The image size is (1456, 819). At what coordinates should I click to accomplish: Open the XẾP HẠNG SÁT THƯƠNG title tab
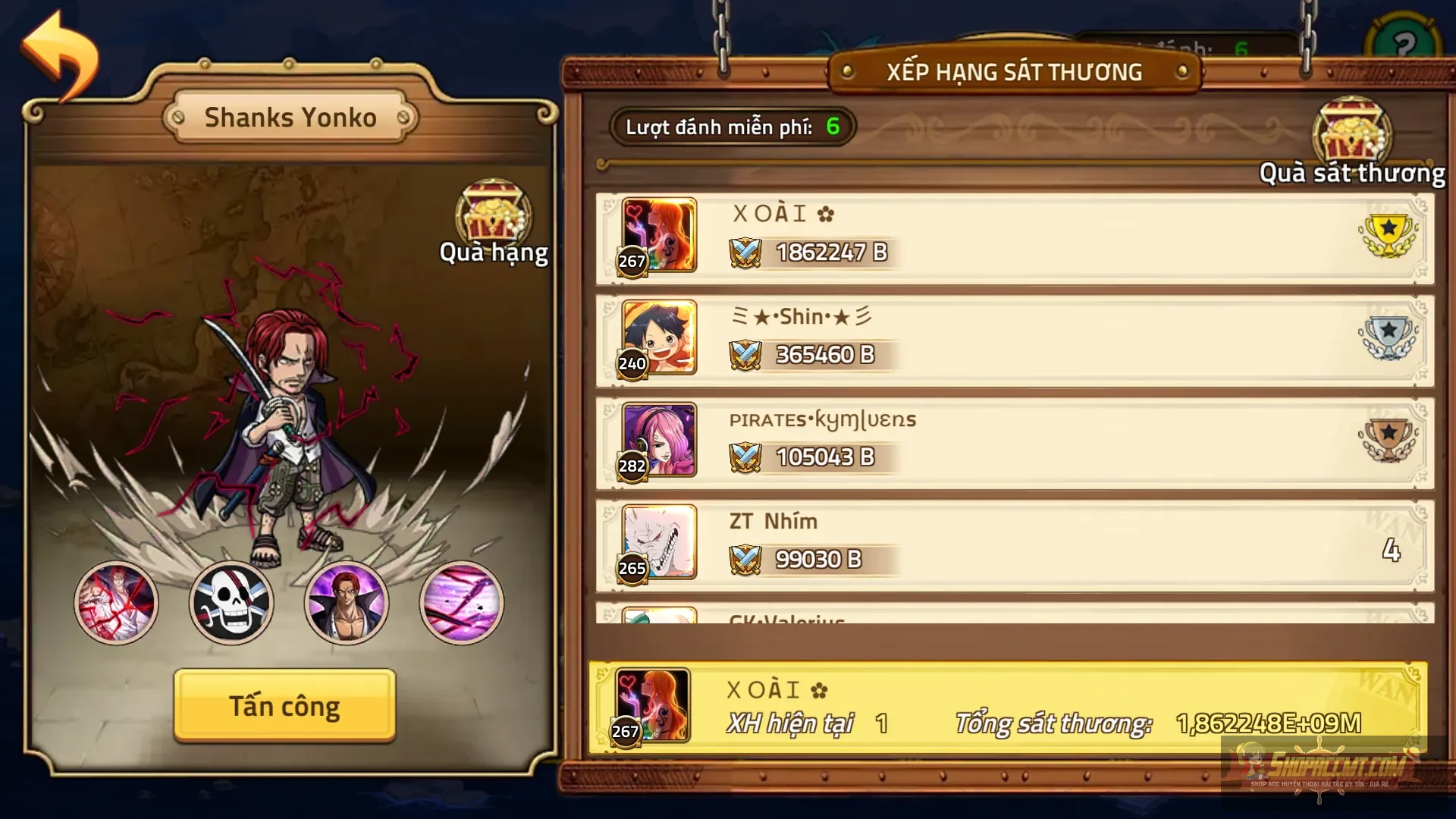pos(1014,71)
